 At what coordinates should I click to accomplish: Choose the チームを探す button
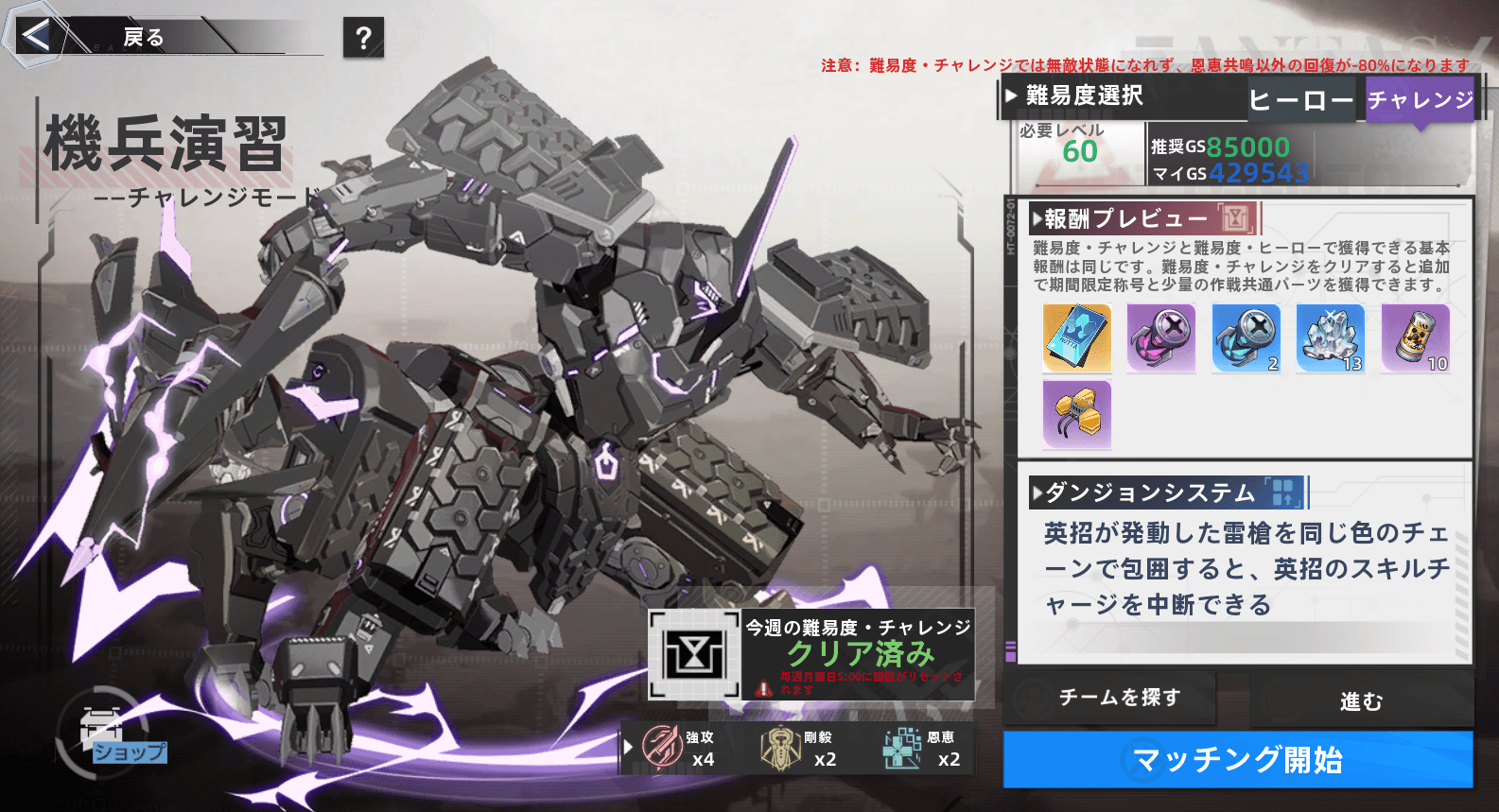[x=1120, y=698]
